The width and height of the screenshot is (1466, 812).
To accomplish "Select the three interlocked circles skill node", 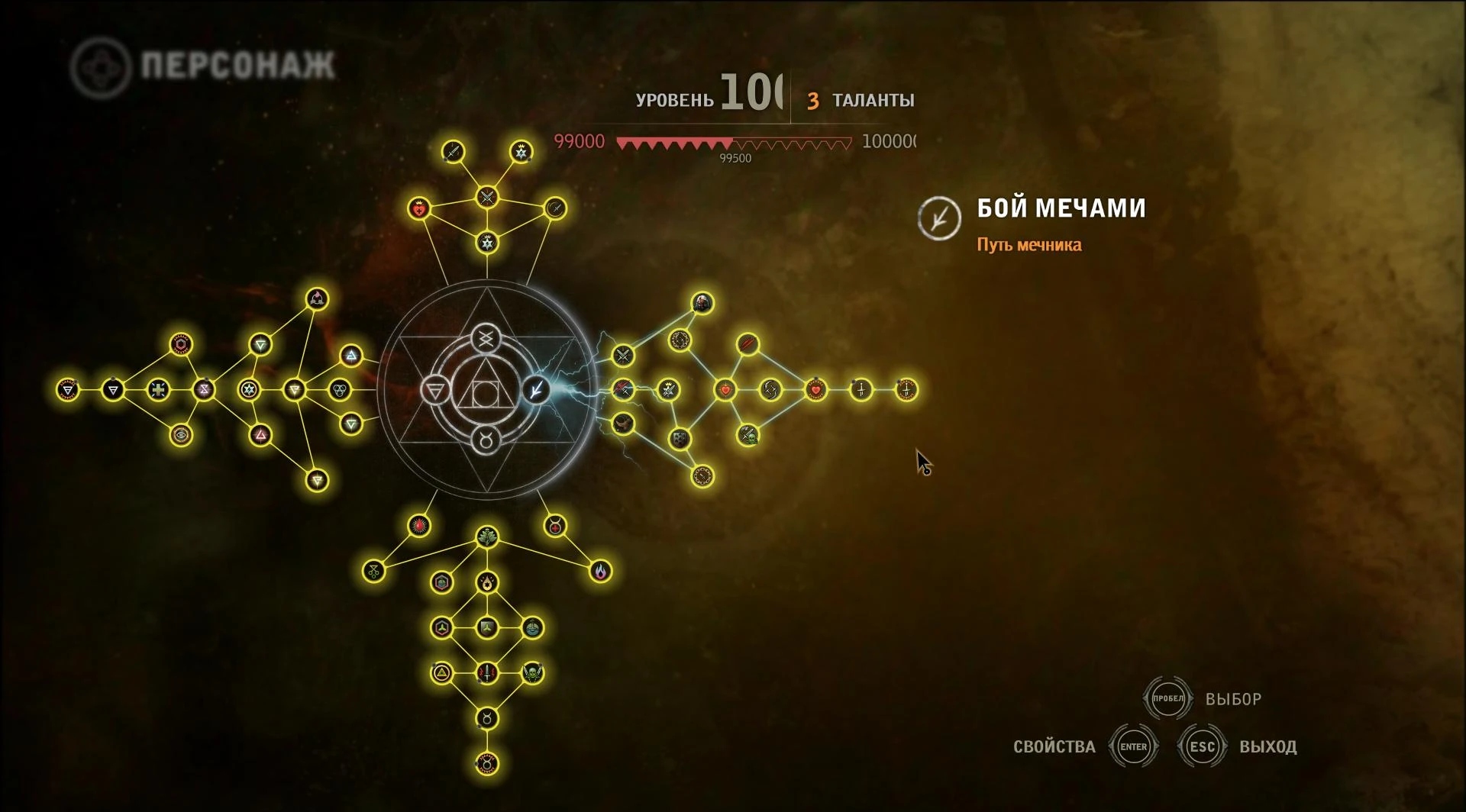I will [x=339, y=390].
